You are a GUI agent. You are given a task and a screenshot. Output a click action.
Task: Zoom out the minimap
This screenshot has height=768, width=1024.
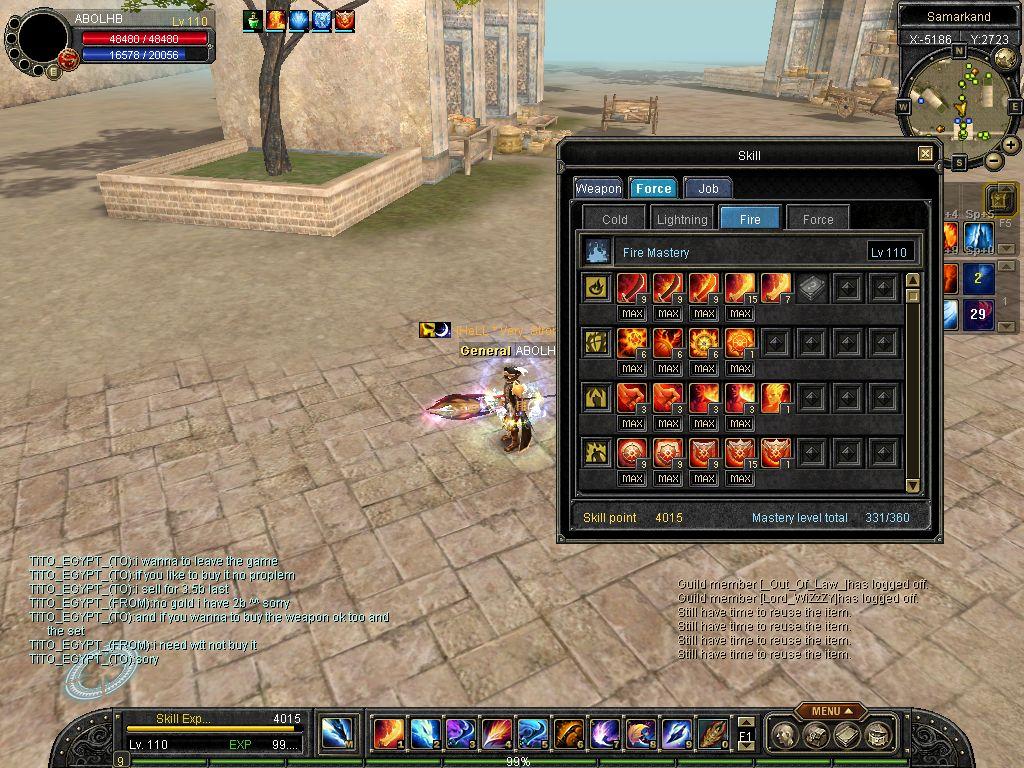[x=993, y=160]
